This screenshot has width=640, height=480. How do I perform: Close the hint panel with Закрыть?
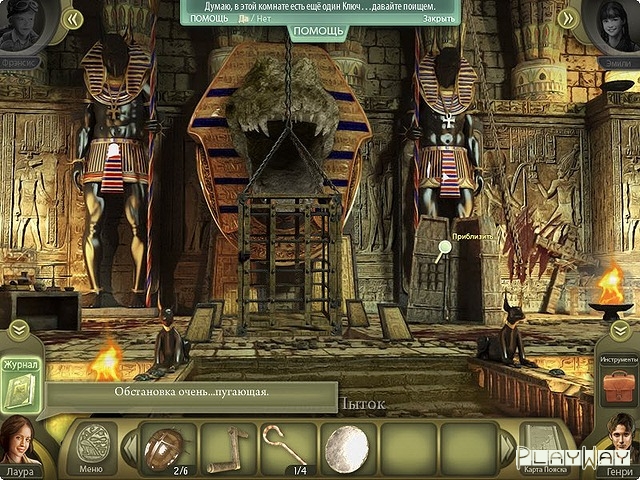coord(439,18)
